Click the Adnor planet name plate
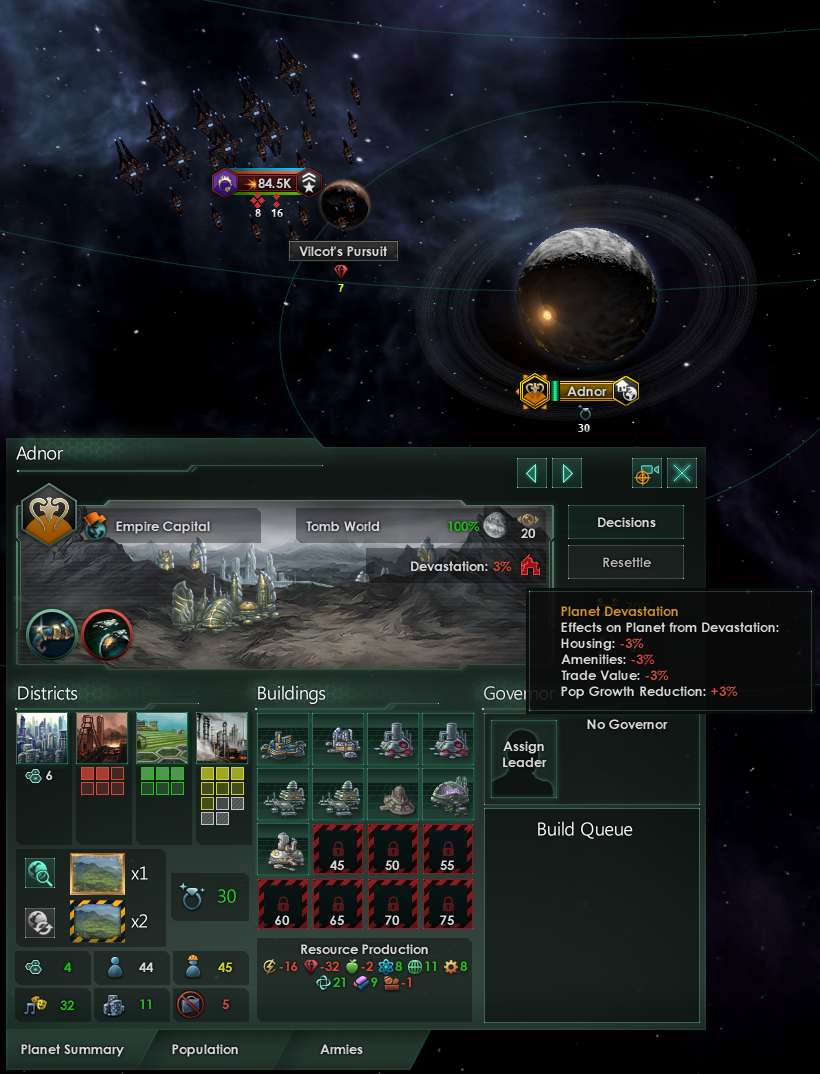Image resolution: width=820 pixels, height=1074 pixels. point(586,391)
